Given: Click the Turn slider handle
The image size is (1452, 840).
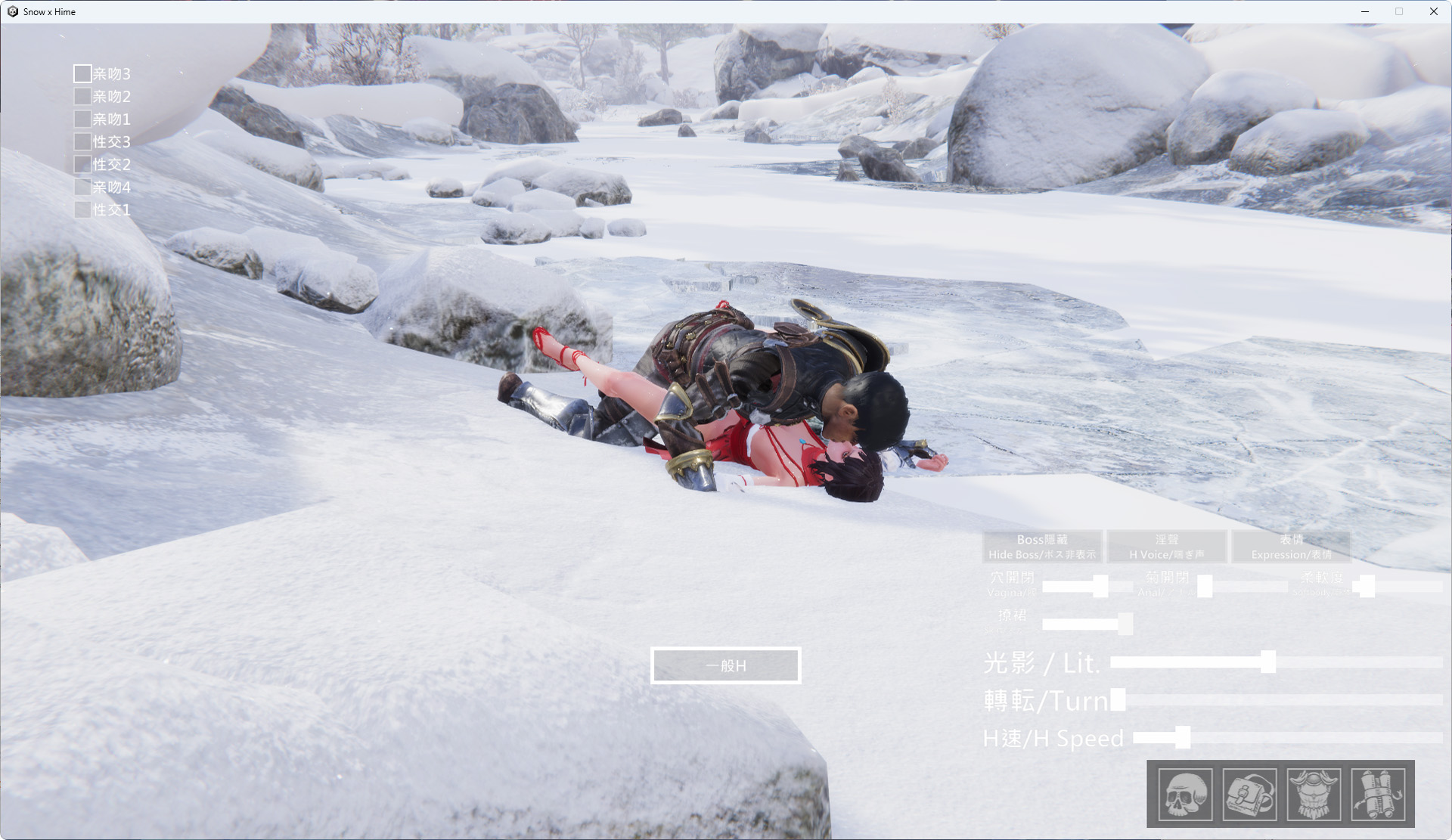Looking at the screenshot, I should coord(1118,699).
